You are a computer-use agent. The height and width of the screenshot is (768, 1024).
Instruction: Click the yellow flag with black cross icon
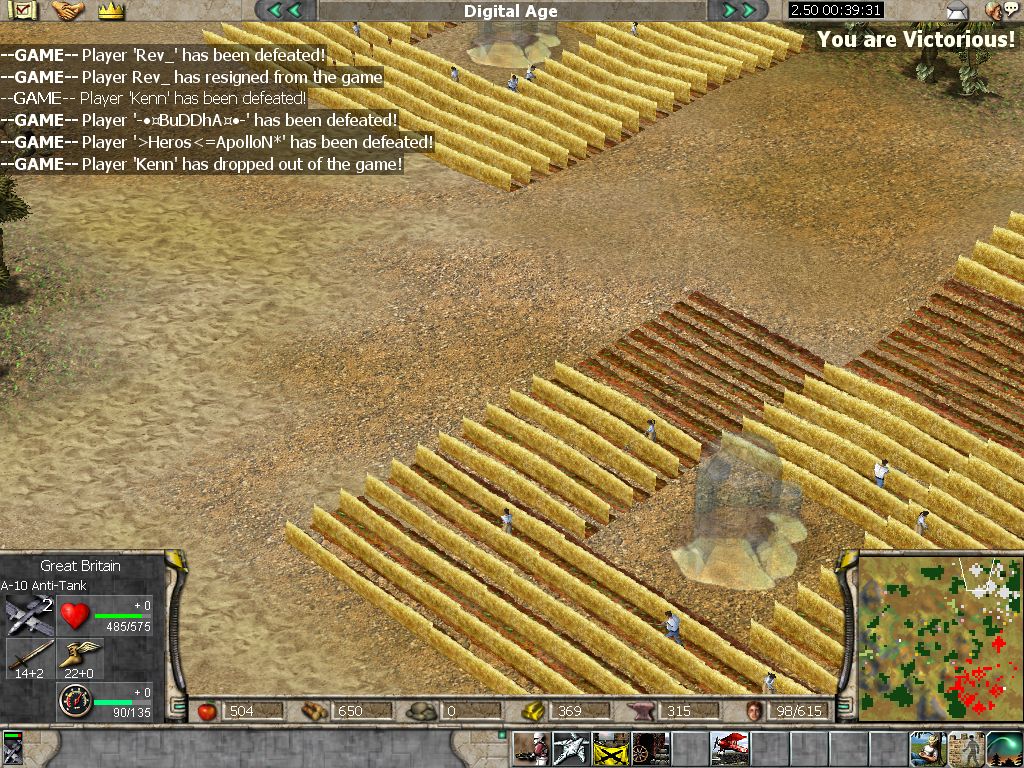coord(610,748)
